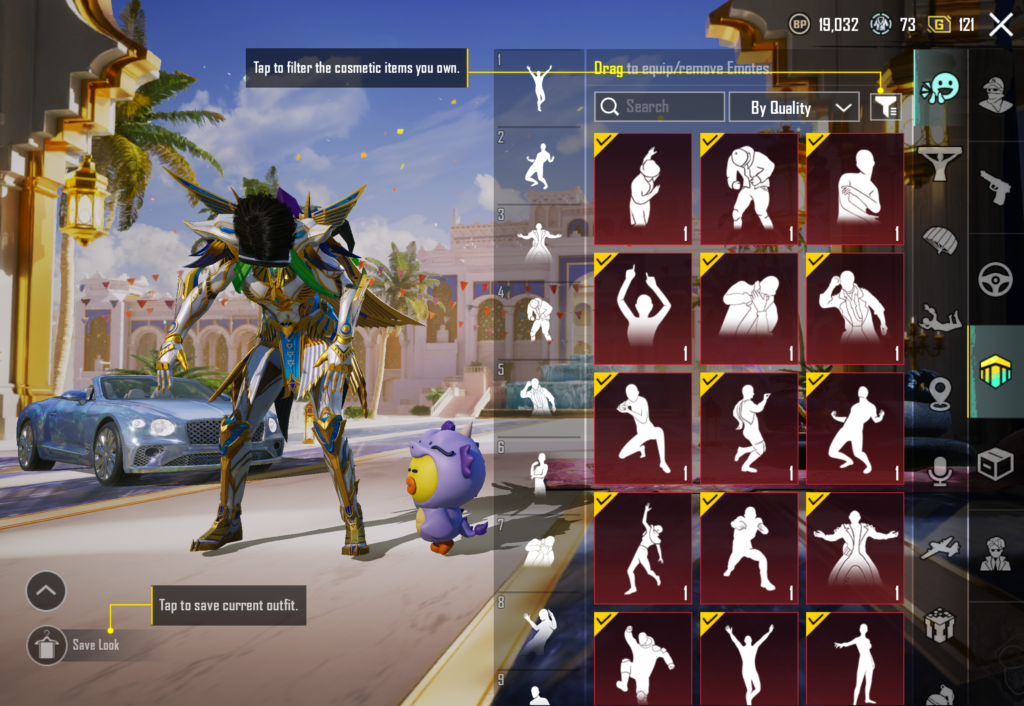Select the BP currency icon

(799, 25)
